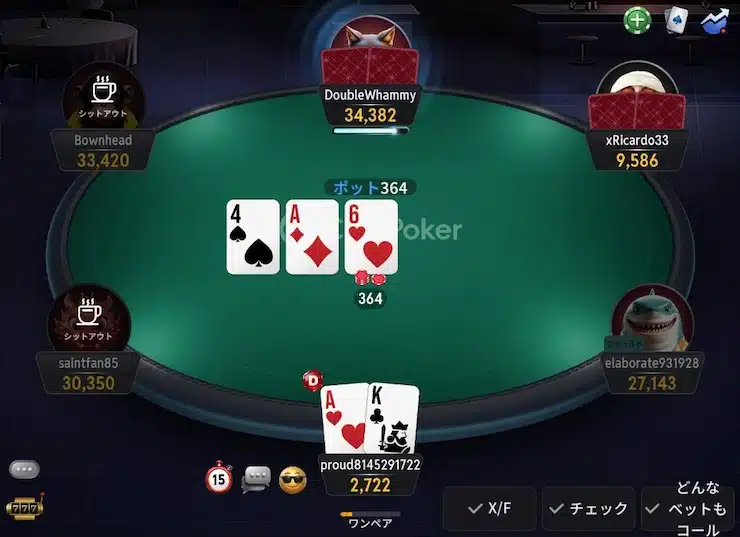Choose the どんなベットもコール option
The image size is (740, 537).
690,509
